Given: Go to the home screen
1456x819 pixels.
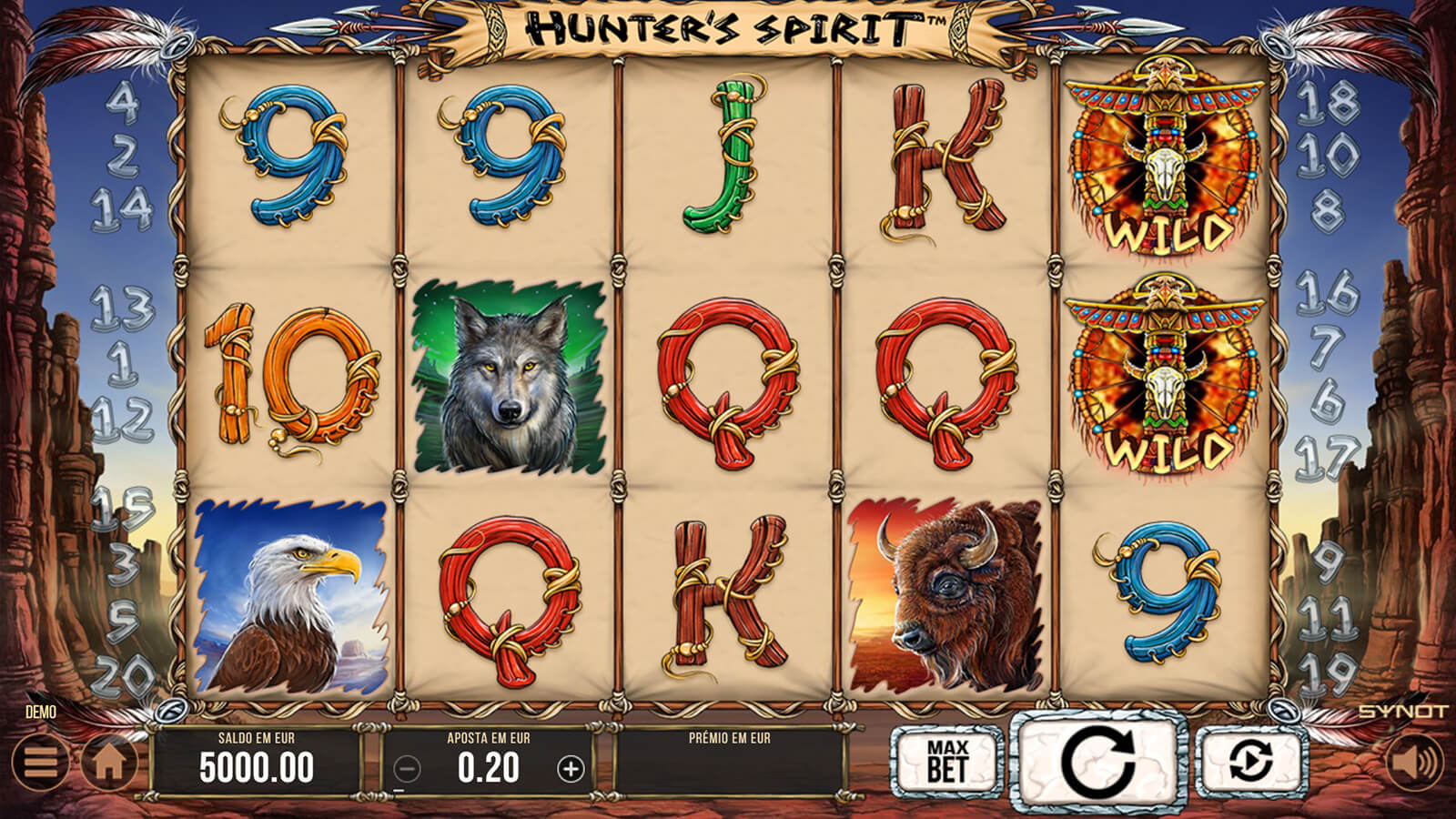Looking at the screenshot, I should (x=109, y=762).
